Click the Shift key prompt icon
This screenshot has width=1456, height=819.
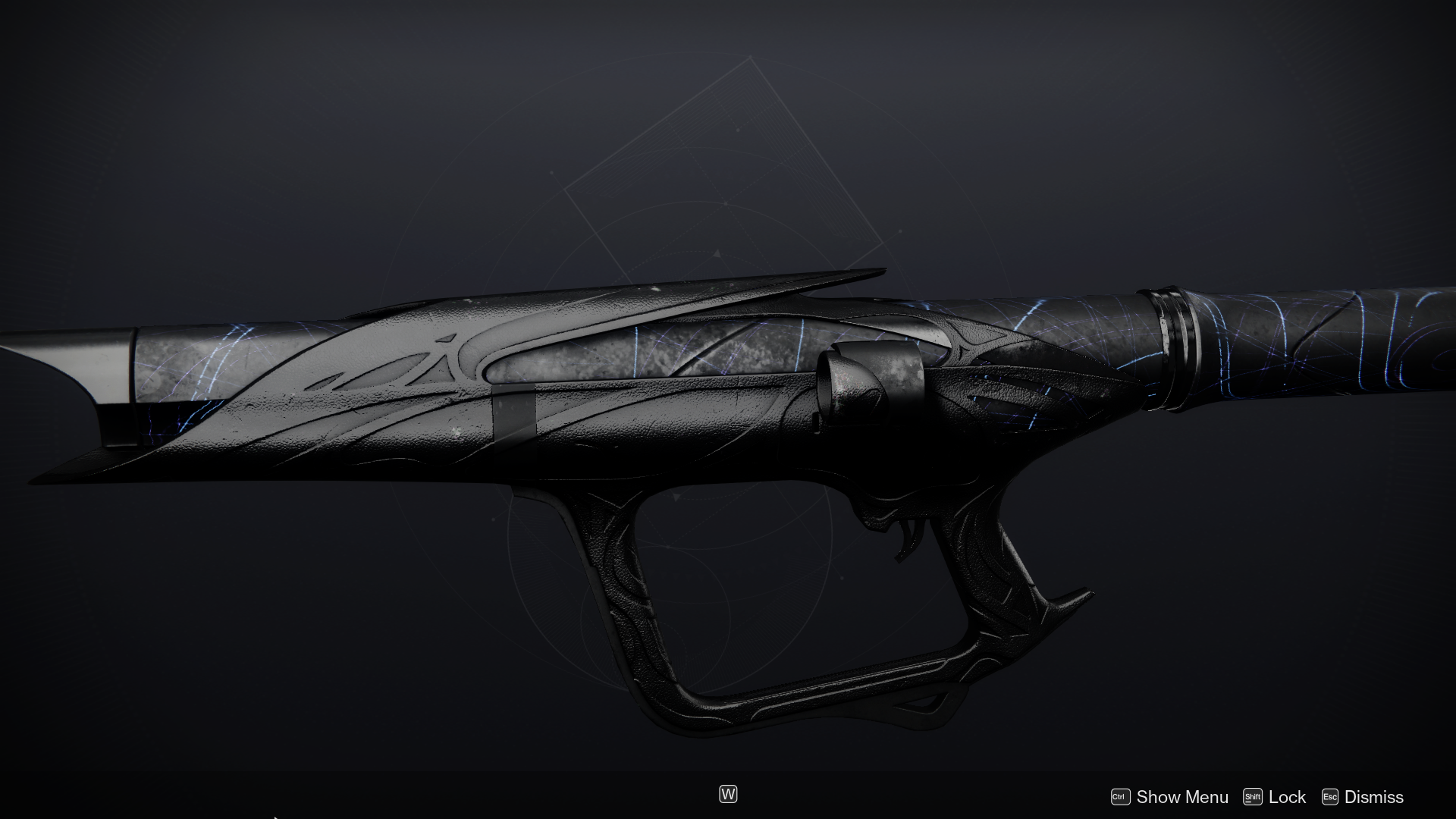click(1254, 797)
